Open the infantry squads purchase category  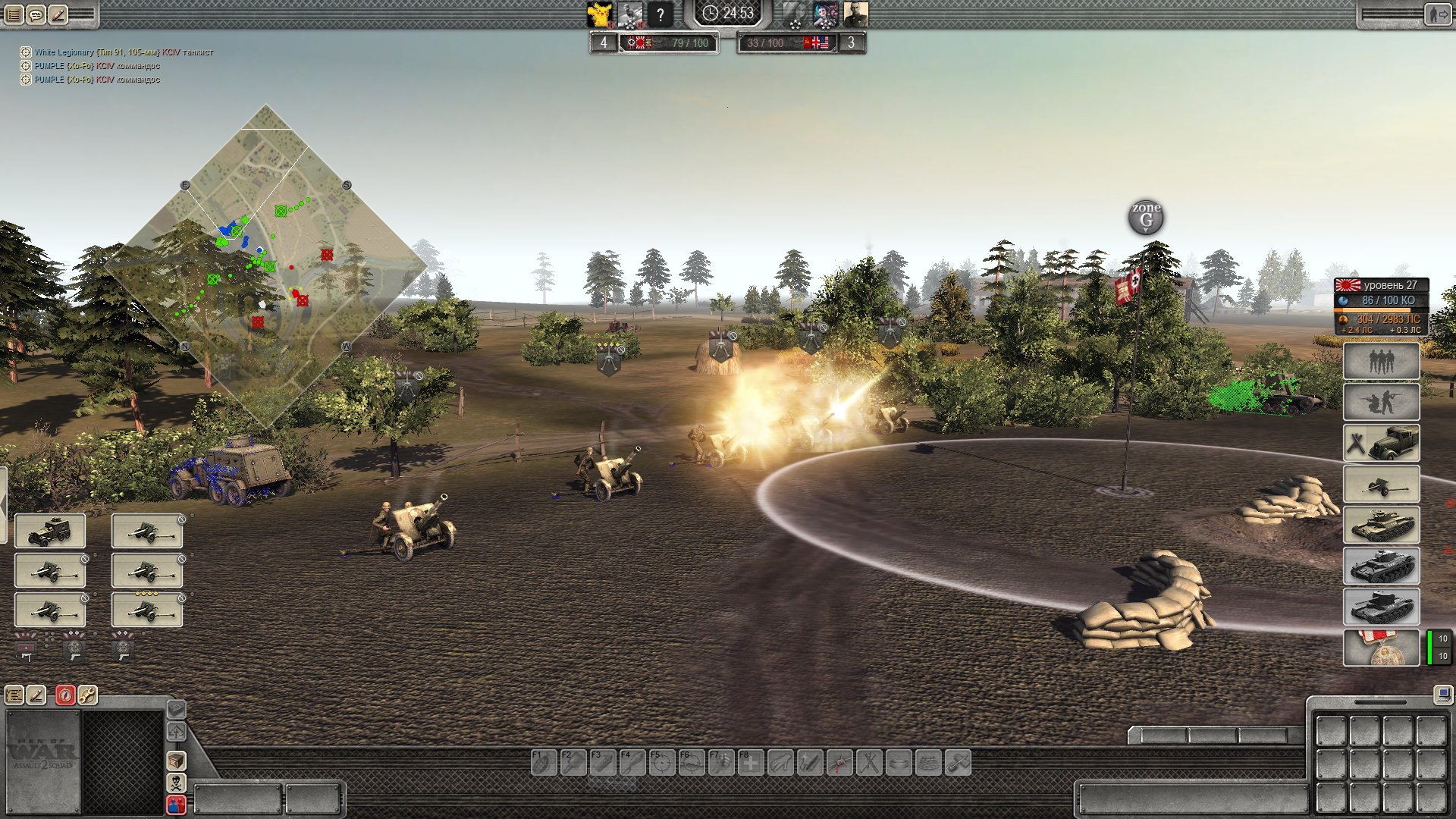tap(1381, 361)
